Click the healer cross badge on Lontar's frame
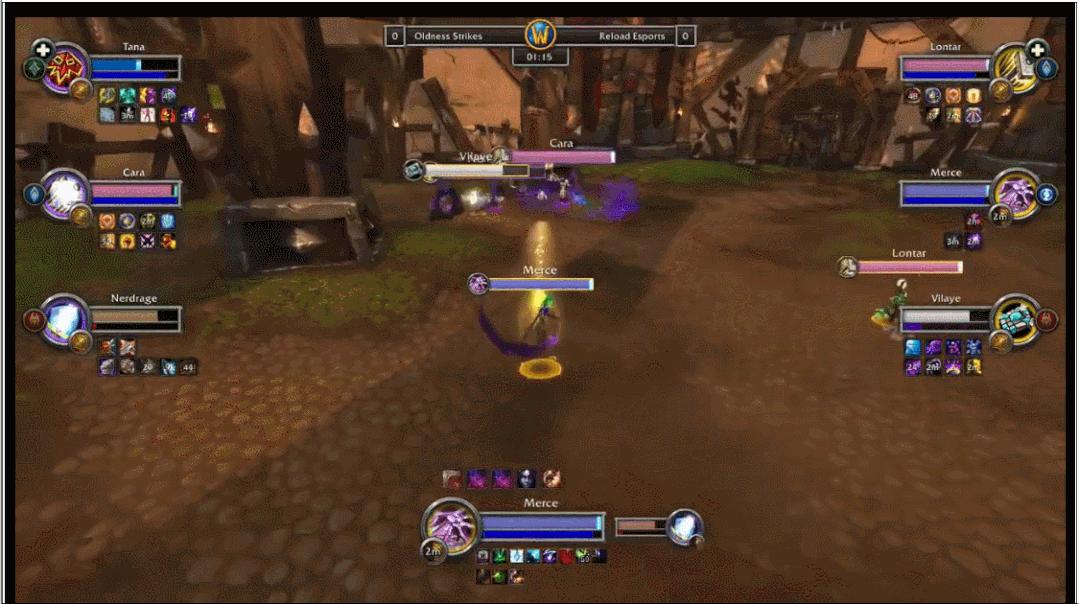This screenshot has width=1079, height=604. [1037, 48]
